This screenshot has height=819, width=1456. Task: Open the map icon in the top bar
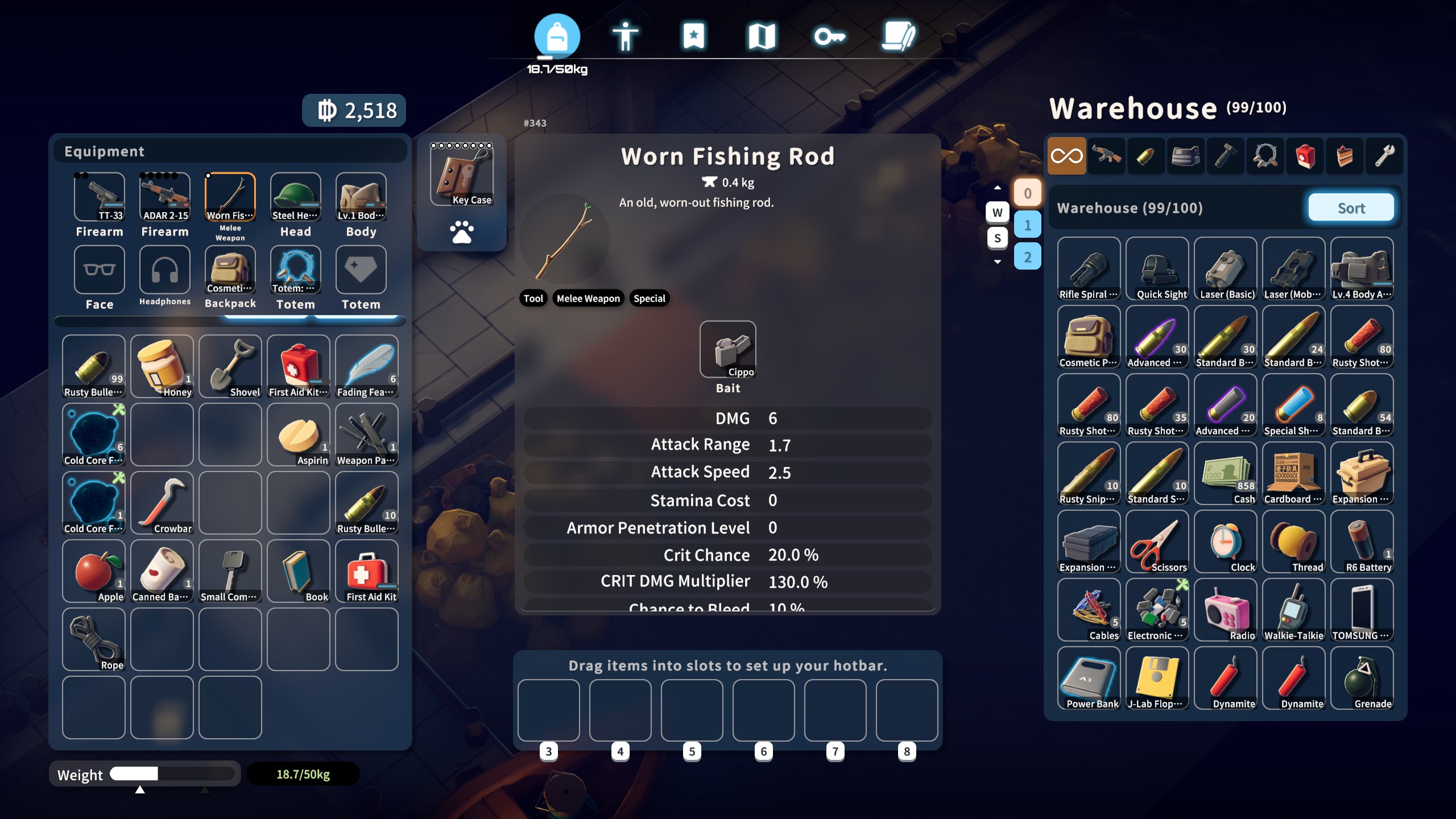tap(763, 35)
